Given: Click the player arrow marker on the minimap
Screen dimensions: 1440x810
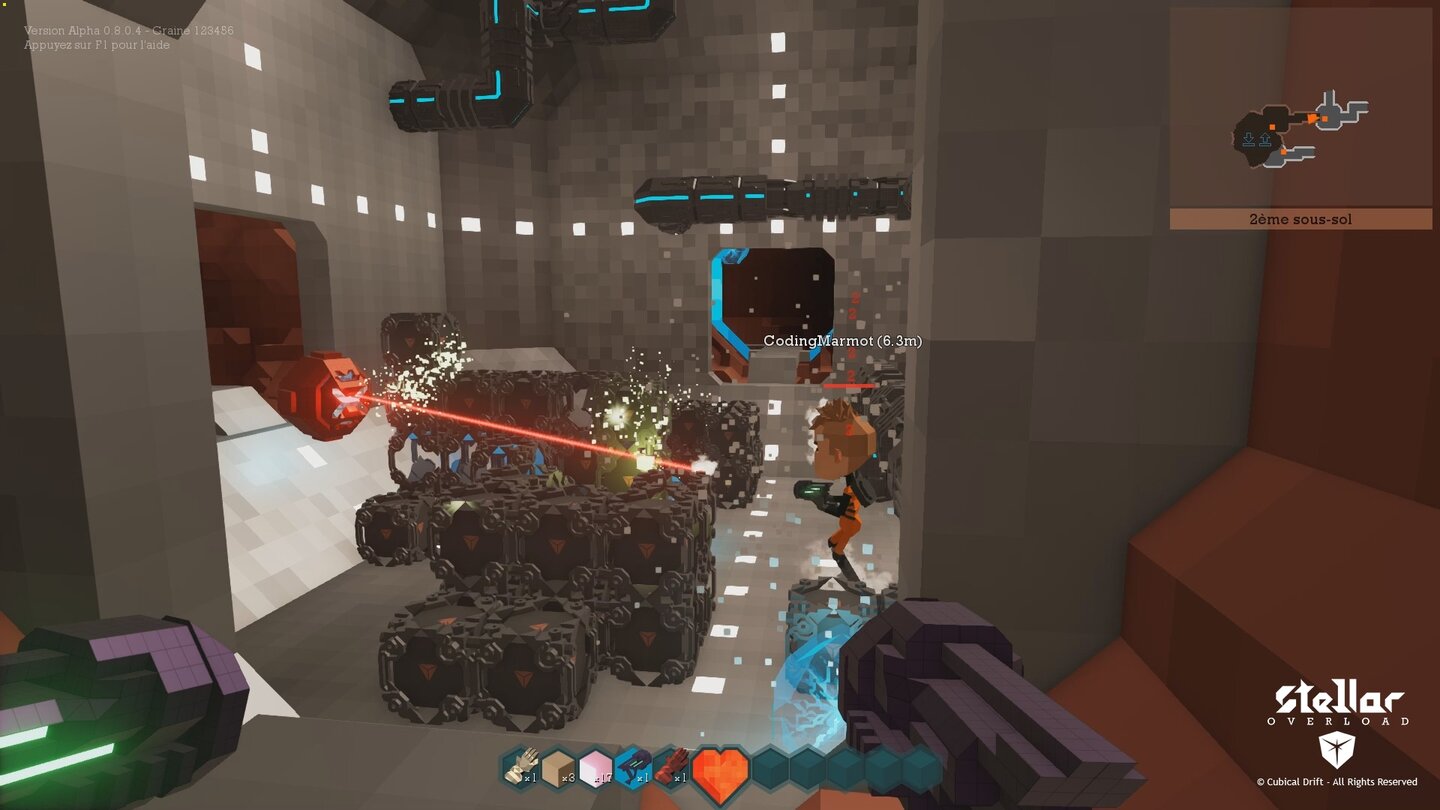Looking at the screenshot, I should pyautogui.click(x=1313, y=118).
